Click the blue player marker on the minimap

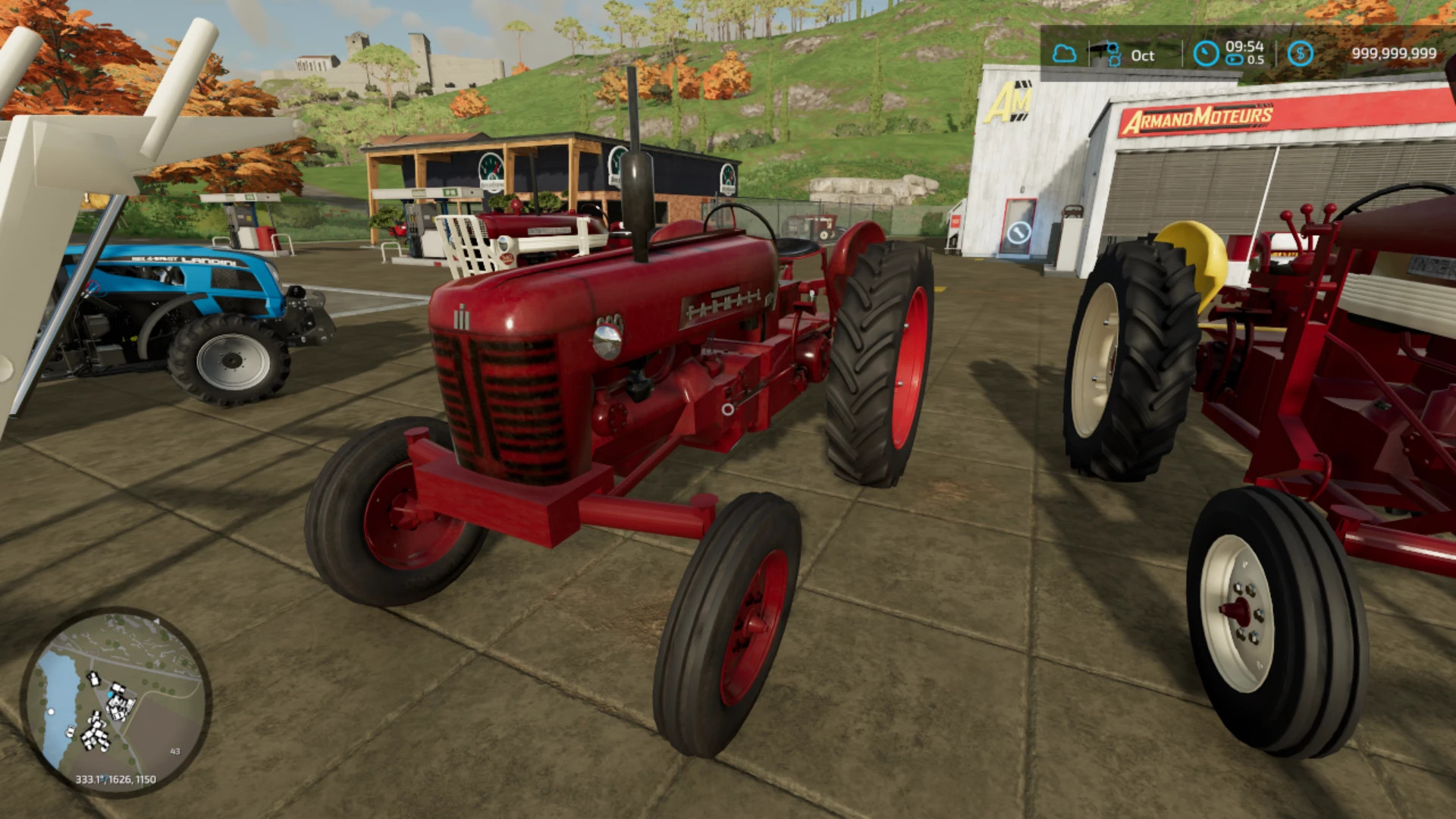(110, 695)
